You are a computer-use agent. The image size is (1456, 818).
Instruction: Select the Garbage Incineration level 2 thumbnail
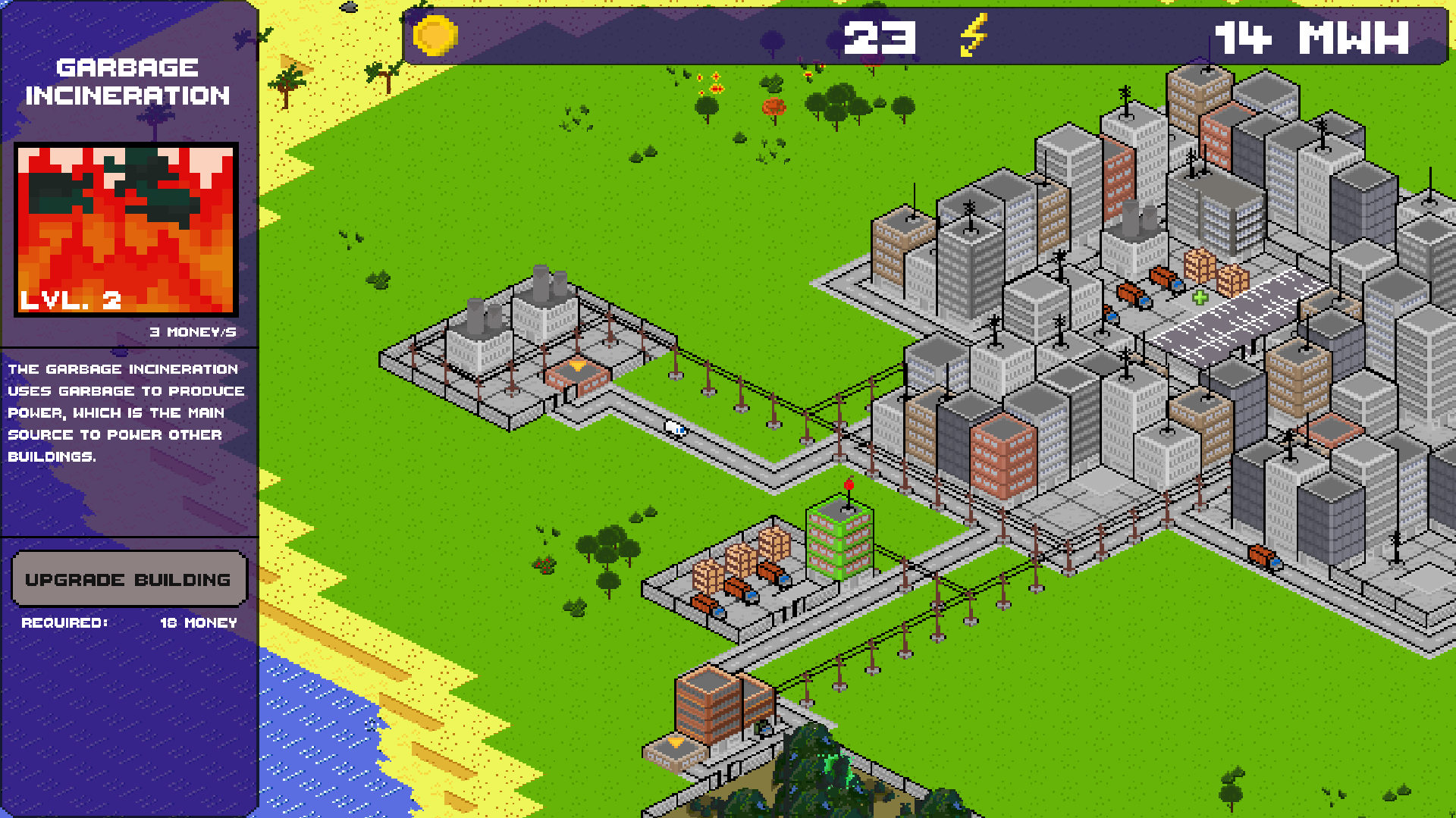click(126, 230)
